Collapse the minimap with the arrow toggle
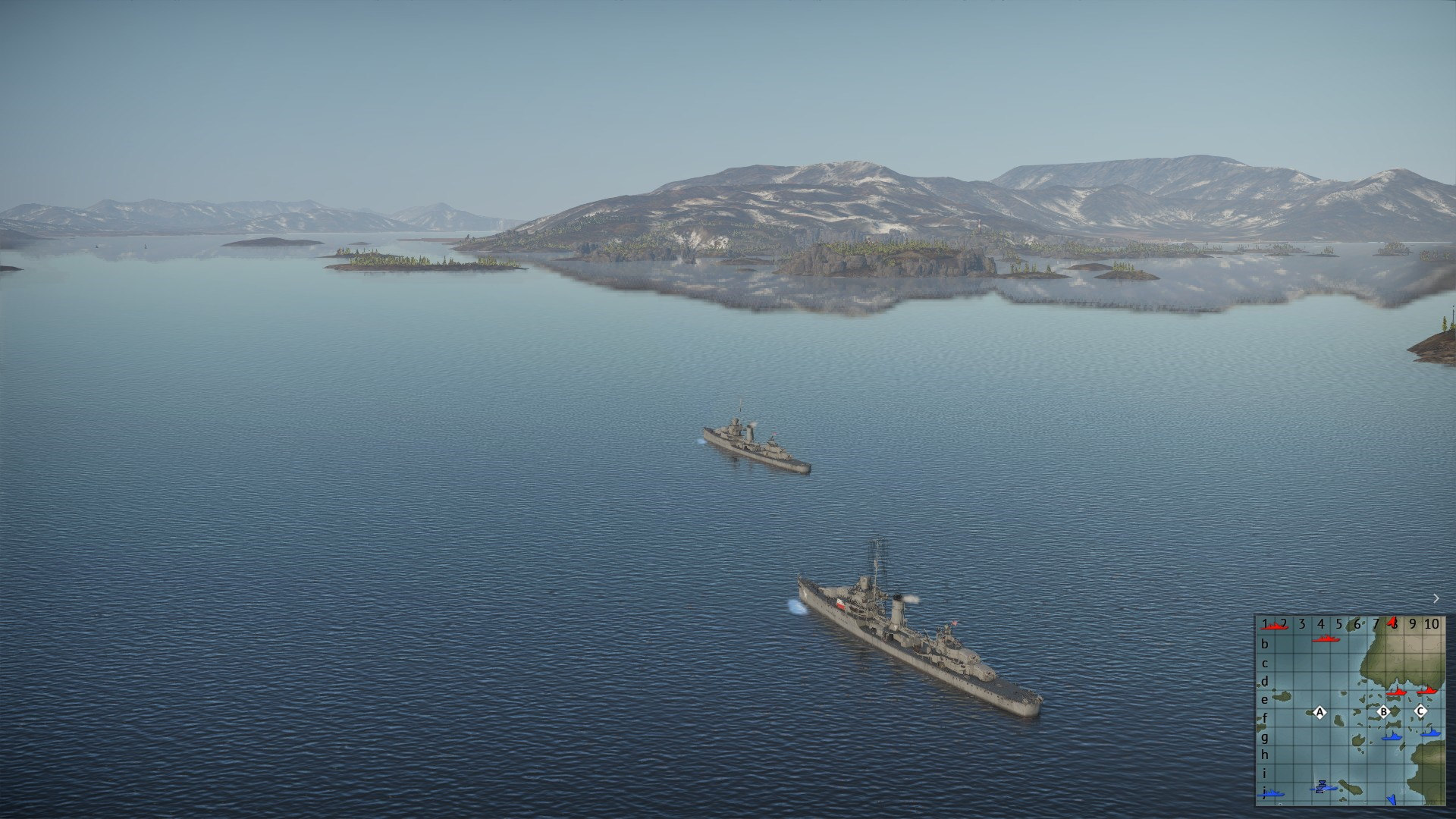This screenshot has height=819, width=1456. coord(1436,599)
